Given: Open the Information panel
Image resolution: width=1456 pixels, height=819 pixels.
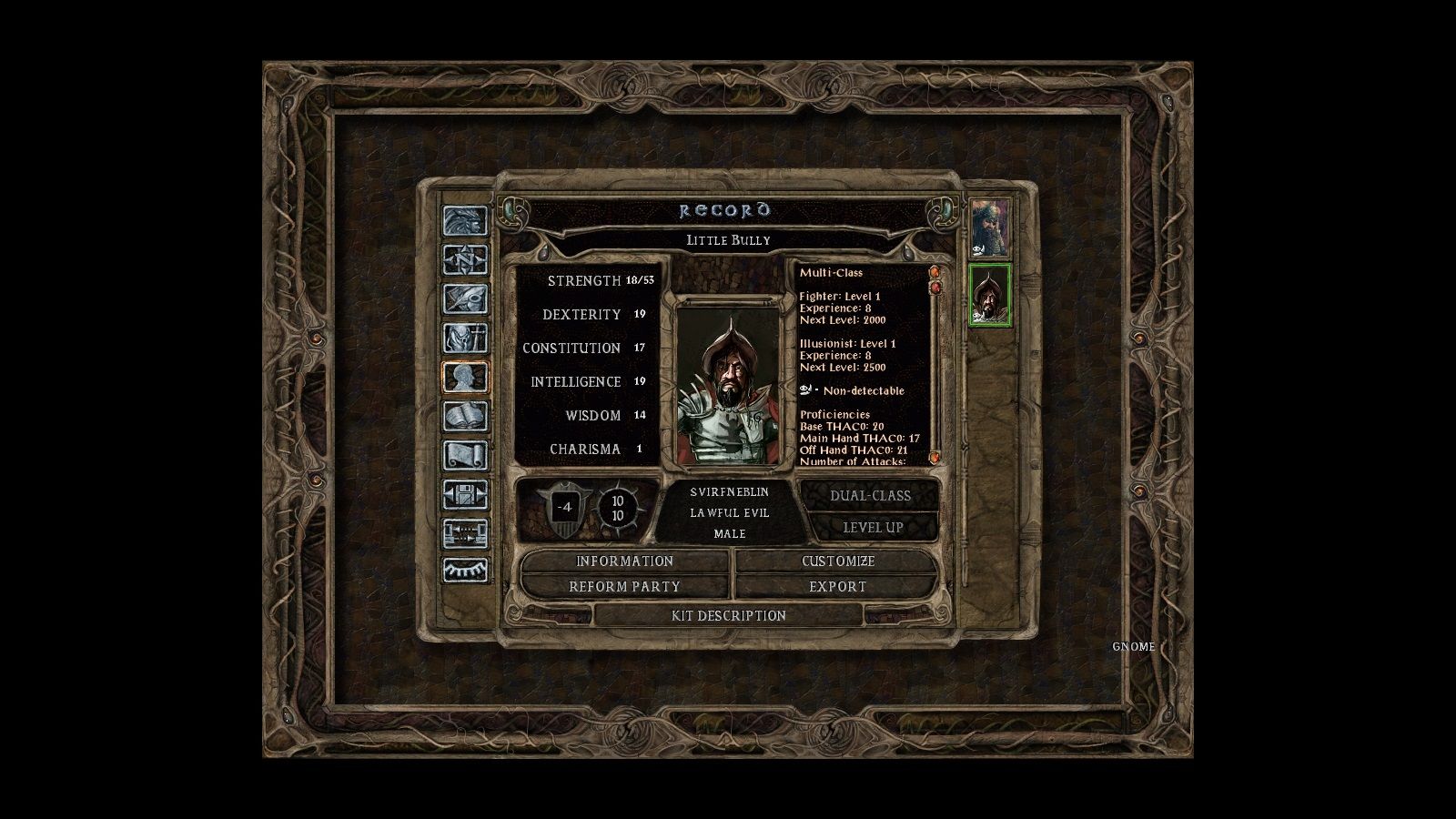Looking at the screenshot, I should (x=624, y=561).
